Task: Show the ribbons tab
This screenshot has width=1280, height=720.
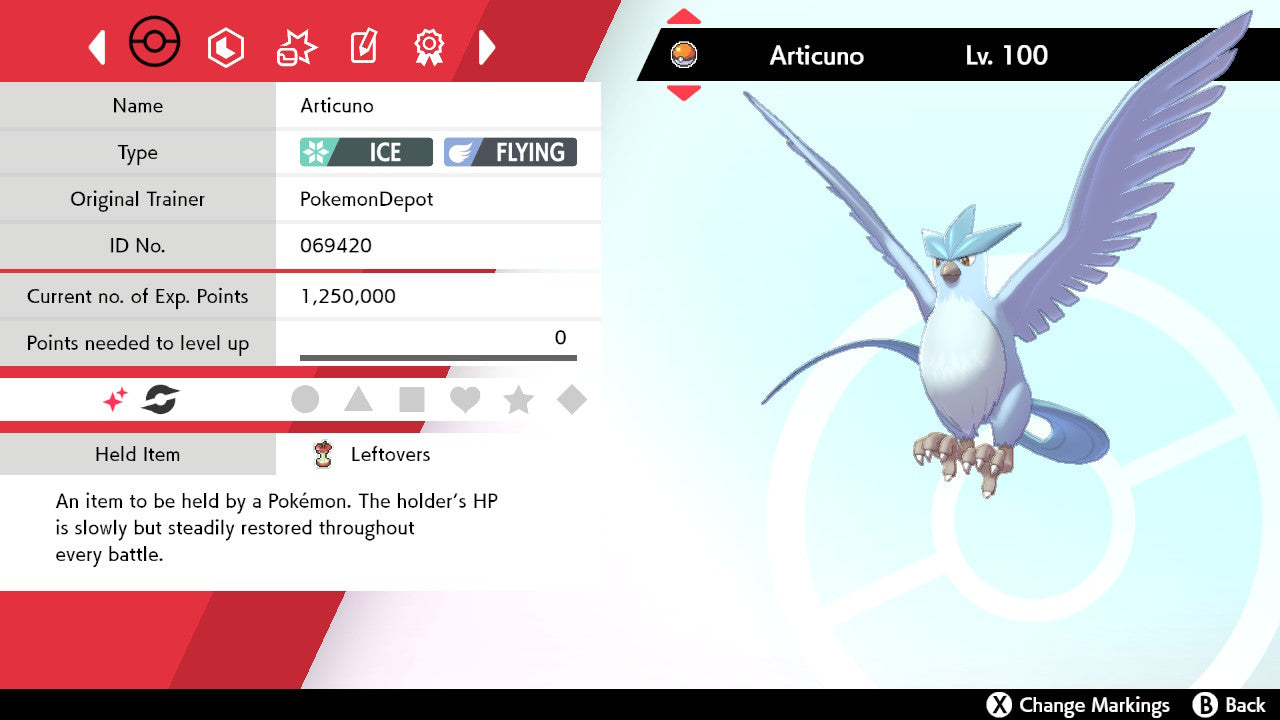Action: coord(429,47)
